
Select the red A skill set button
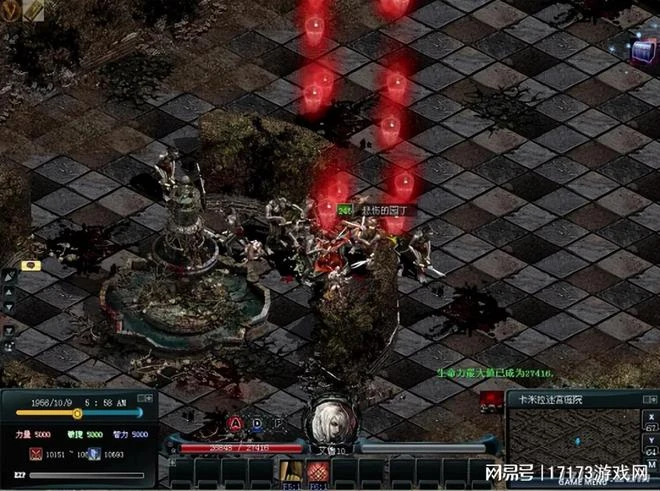[236, 422]
